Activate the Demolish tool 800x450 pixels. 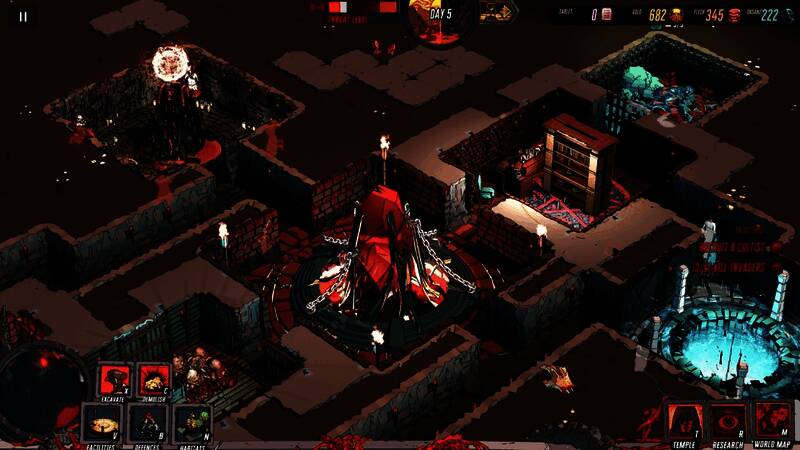pyautogui.click(x=153, y=380)
